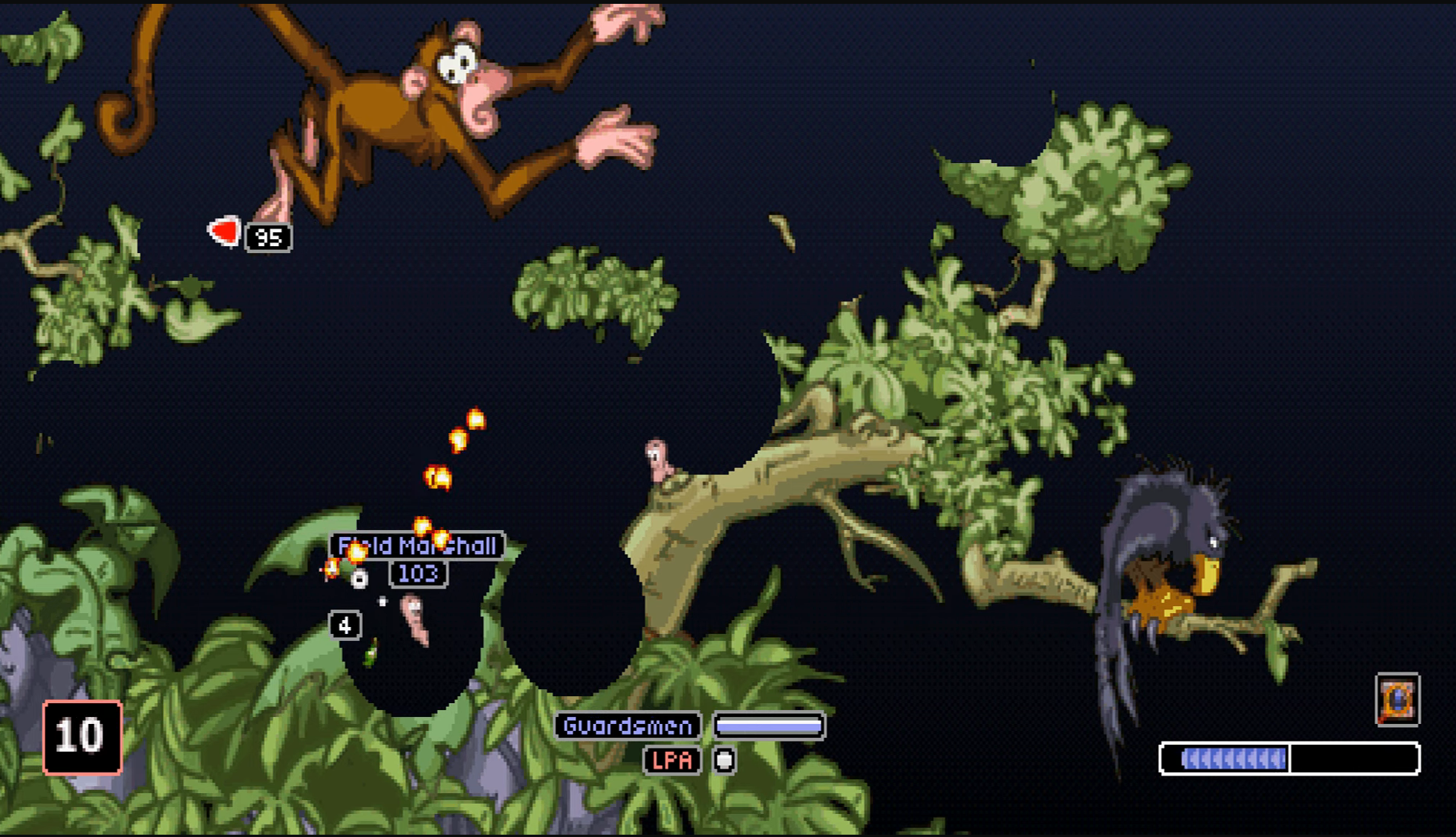The image size is (1456, 837).
Task: Click the Guardsmen team health bar
Action: coord(768,725)
